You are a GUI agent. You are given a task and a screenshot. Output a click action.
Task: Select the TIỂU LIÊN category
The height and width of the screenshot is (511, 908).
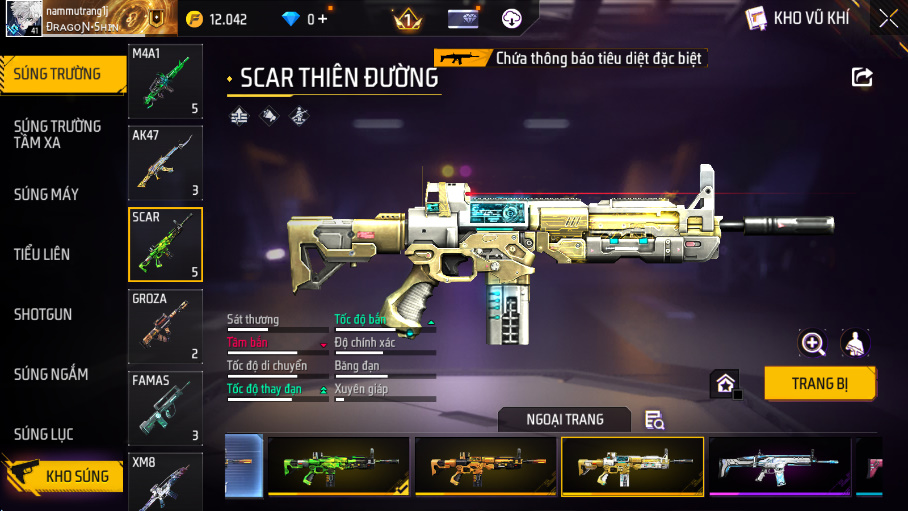pyautogui.click(x=42, y=254)
